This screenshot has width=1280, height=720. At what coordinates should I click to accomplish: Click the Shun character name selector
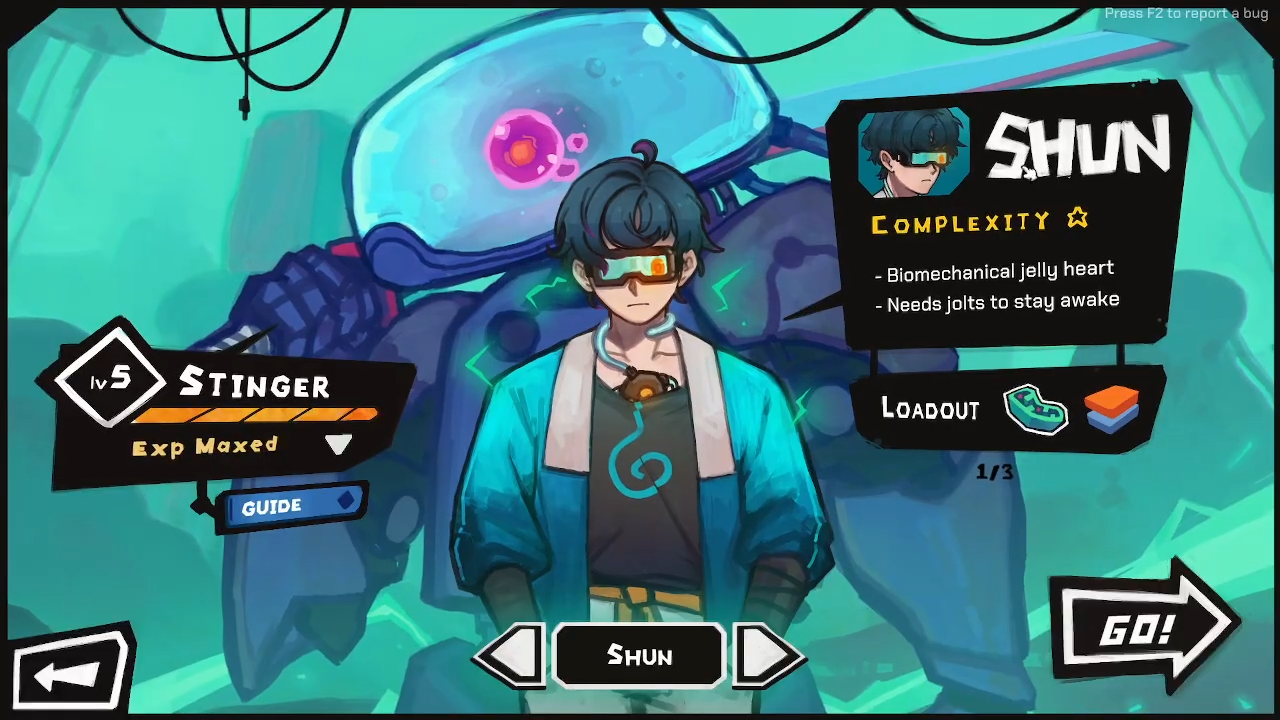(x=639, y=656)
